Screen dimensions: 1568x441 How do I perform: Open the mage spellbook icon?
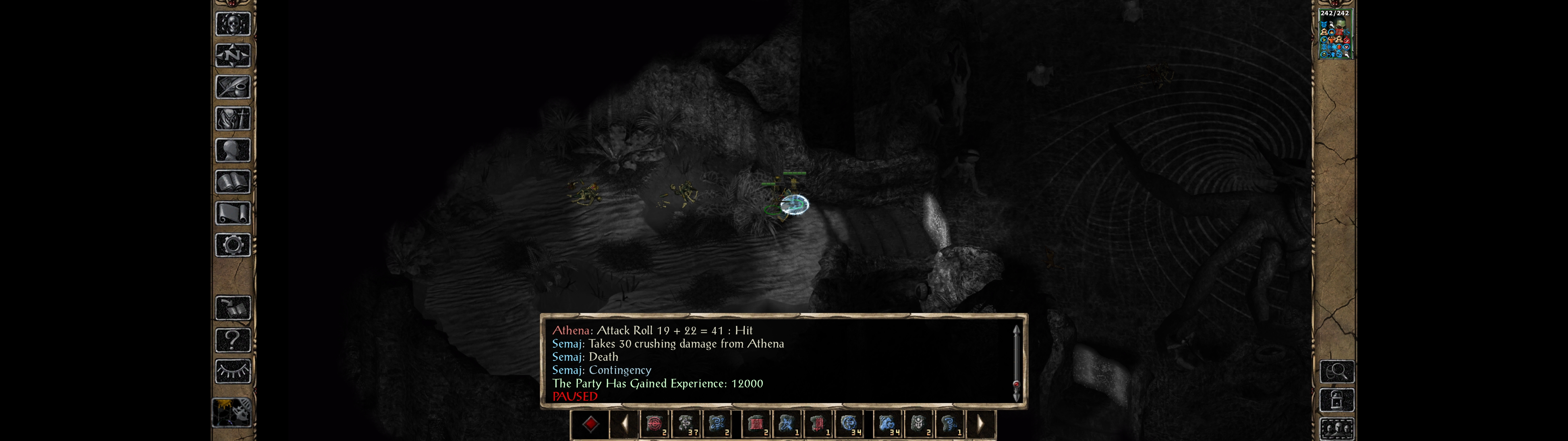click(232, 182)
